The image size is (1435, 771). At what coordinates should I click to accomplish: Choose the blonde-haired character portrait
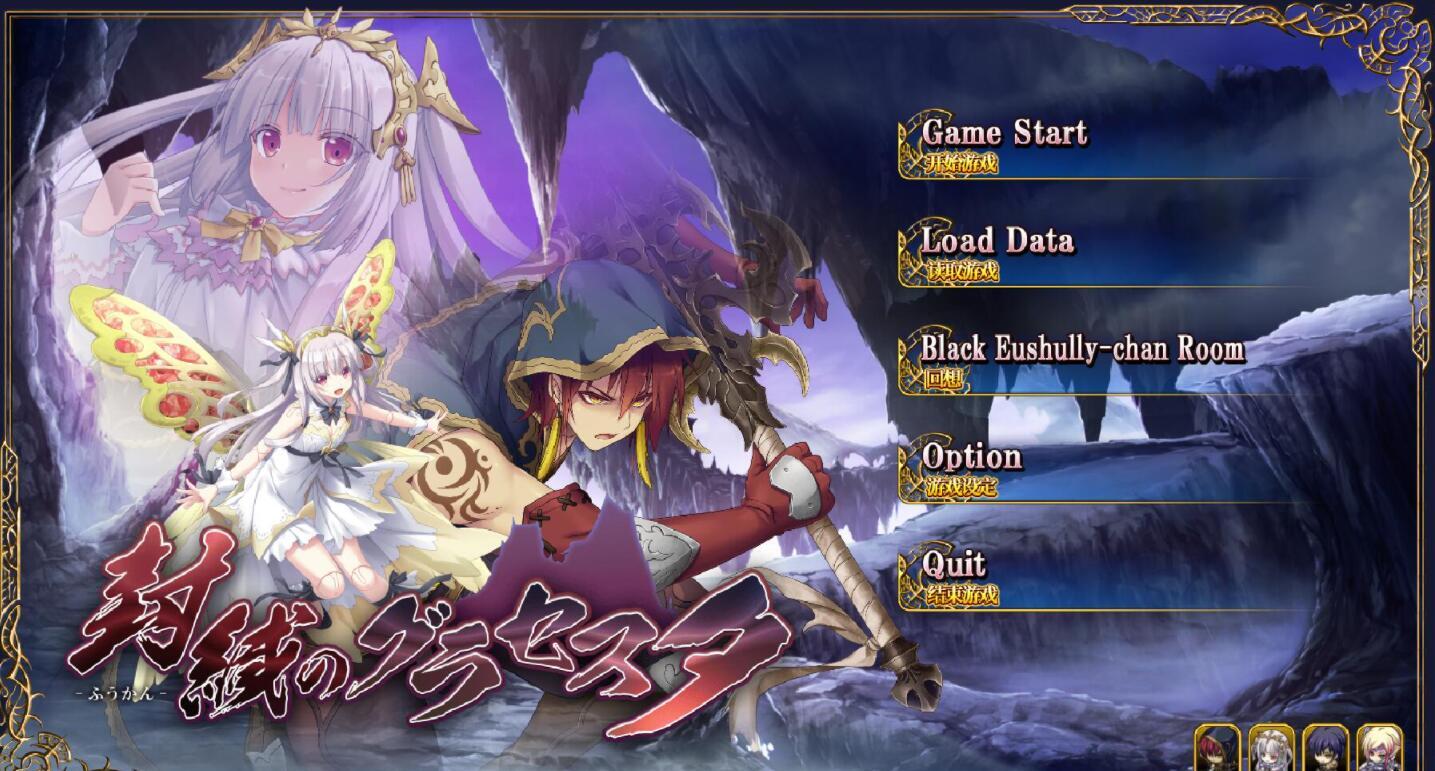[x=1380, y=748]
